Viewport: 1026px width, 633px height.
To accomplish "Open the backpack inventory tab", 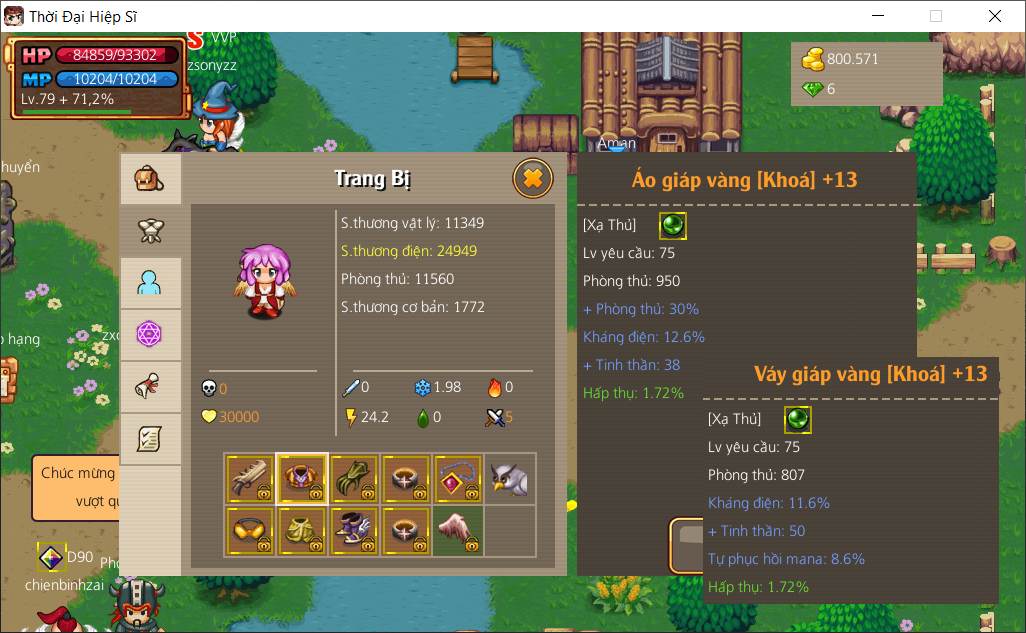I will 150,179.
